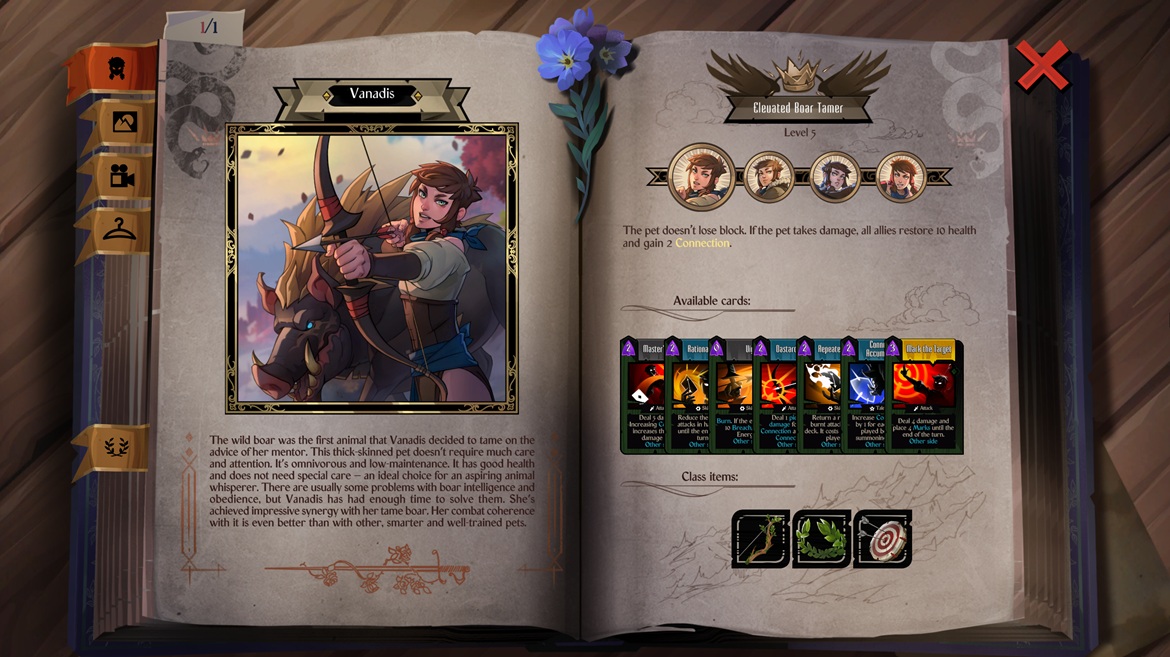Image resolution: width=1170 pixels, height=657 pixels.
Task: Inspect the archery target class item
Action: click(882, 539)
